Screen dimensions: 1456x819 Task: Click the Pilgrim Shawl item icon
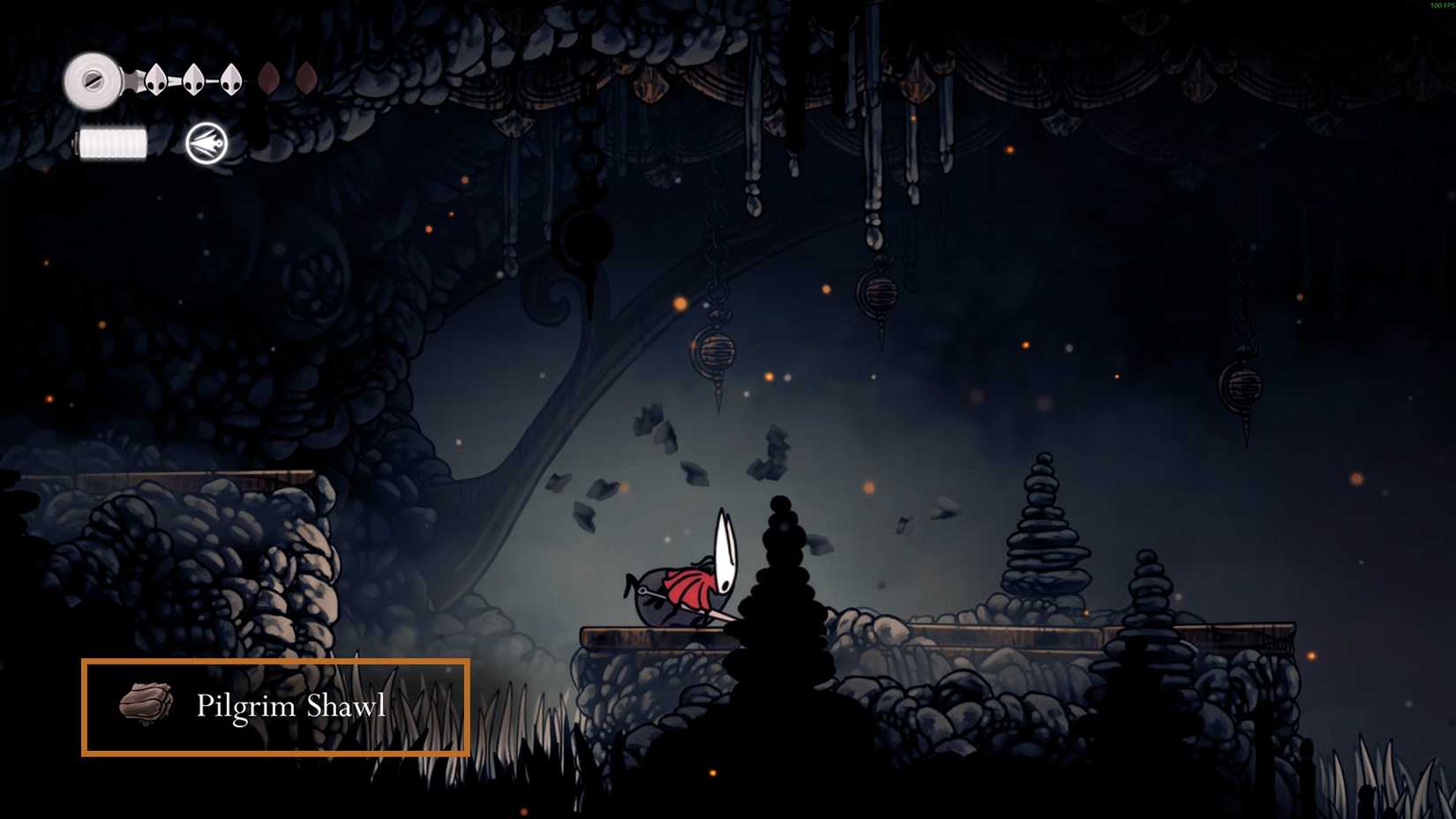coord(146,705)
